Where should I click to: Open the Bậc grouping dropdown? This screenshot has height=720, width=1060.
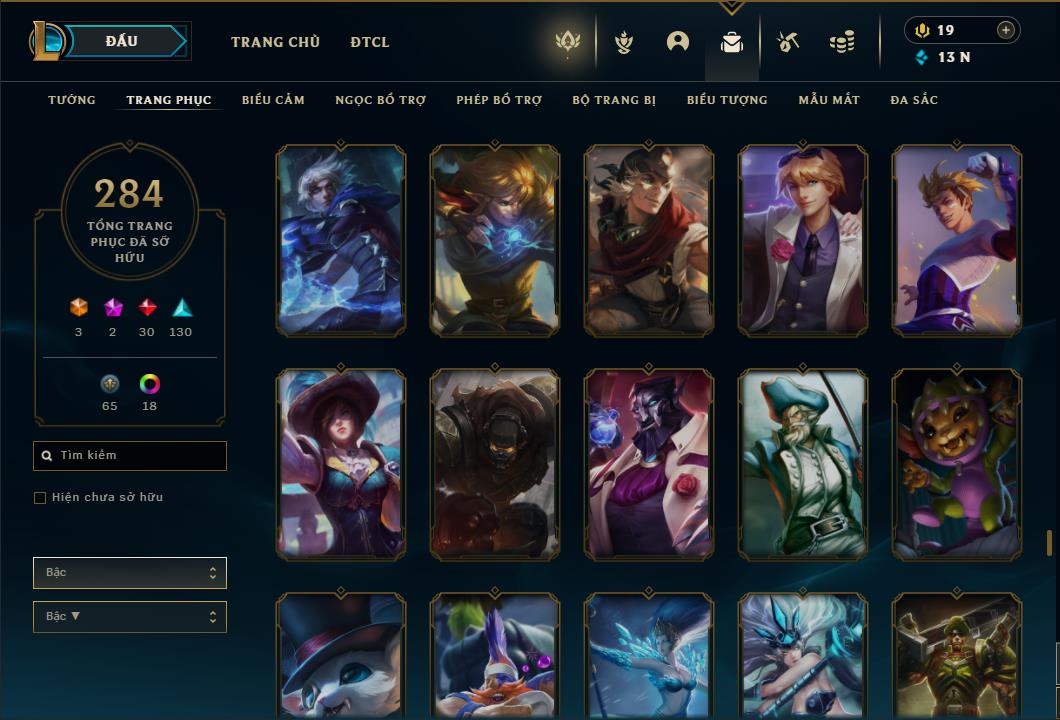pos(130,573)
